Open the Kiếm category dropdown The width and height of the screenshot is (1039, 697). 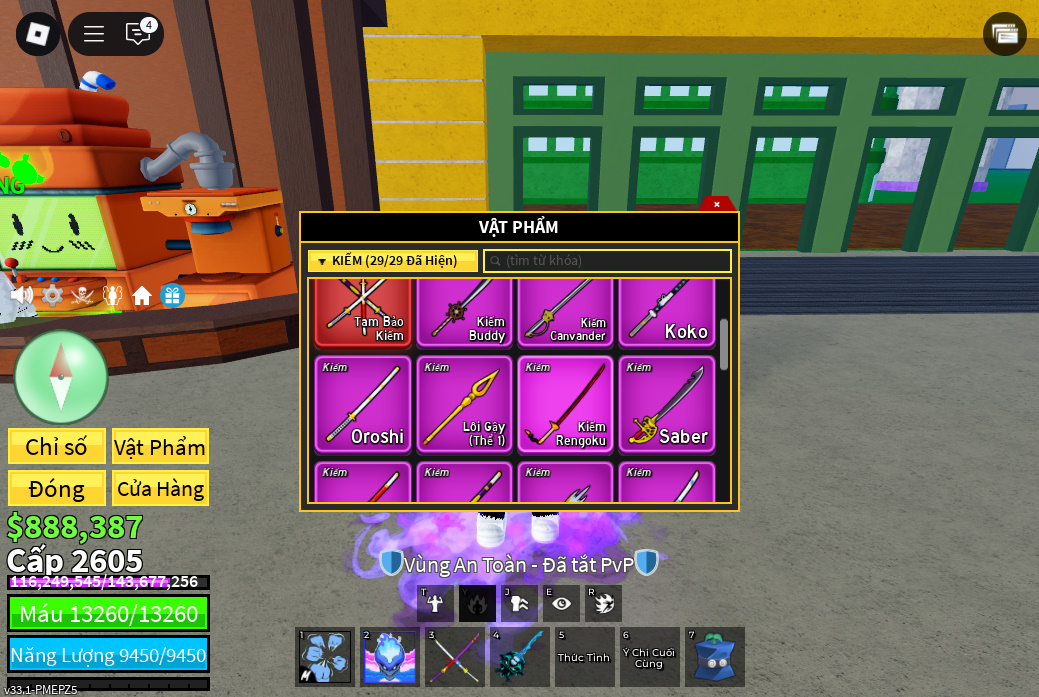tap(392, 261)
